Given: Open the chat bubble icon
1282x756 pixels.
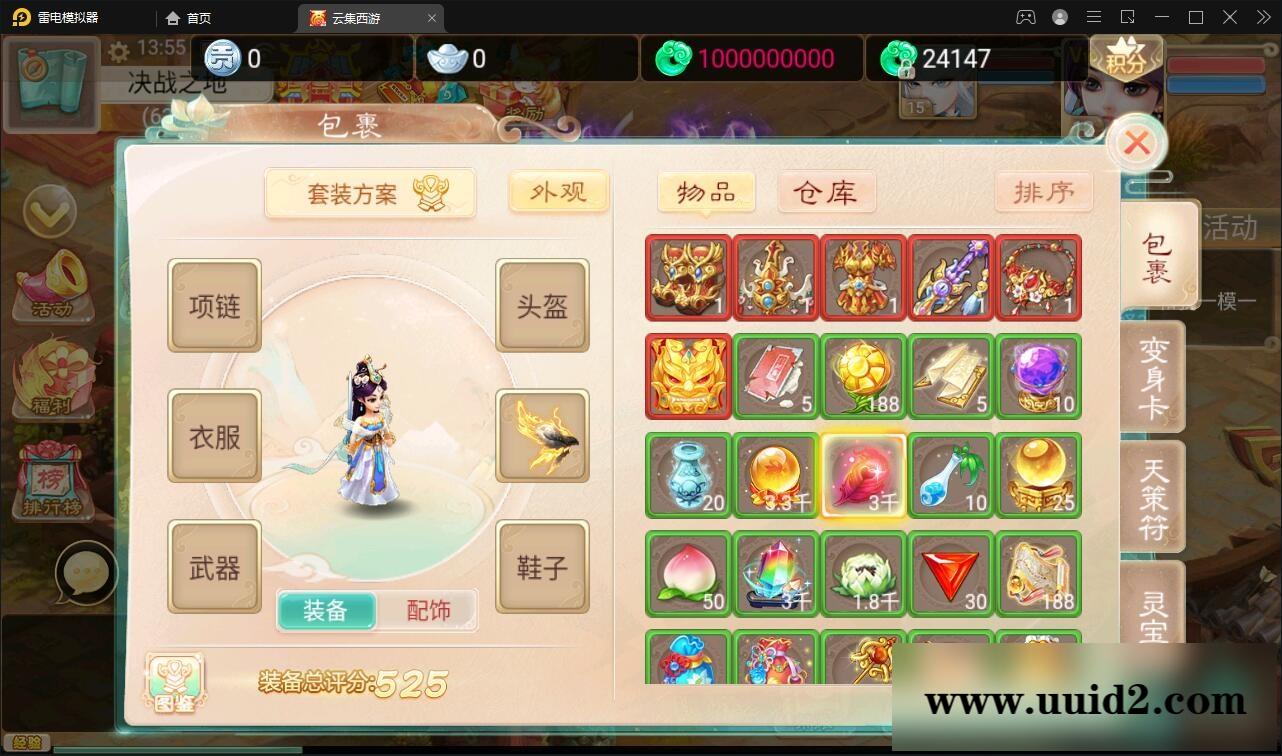Looking at the screenshot, I should [88, 572].
